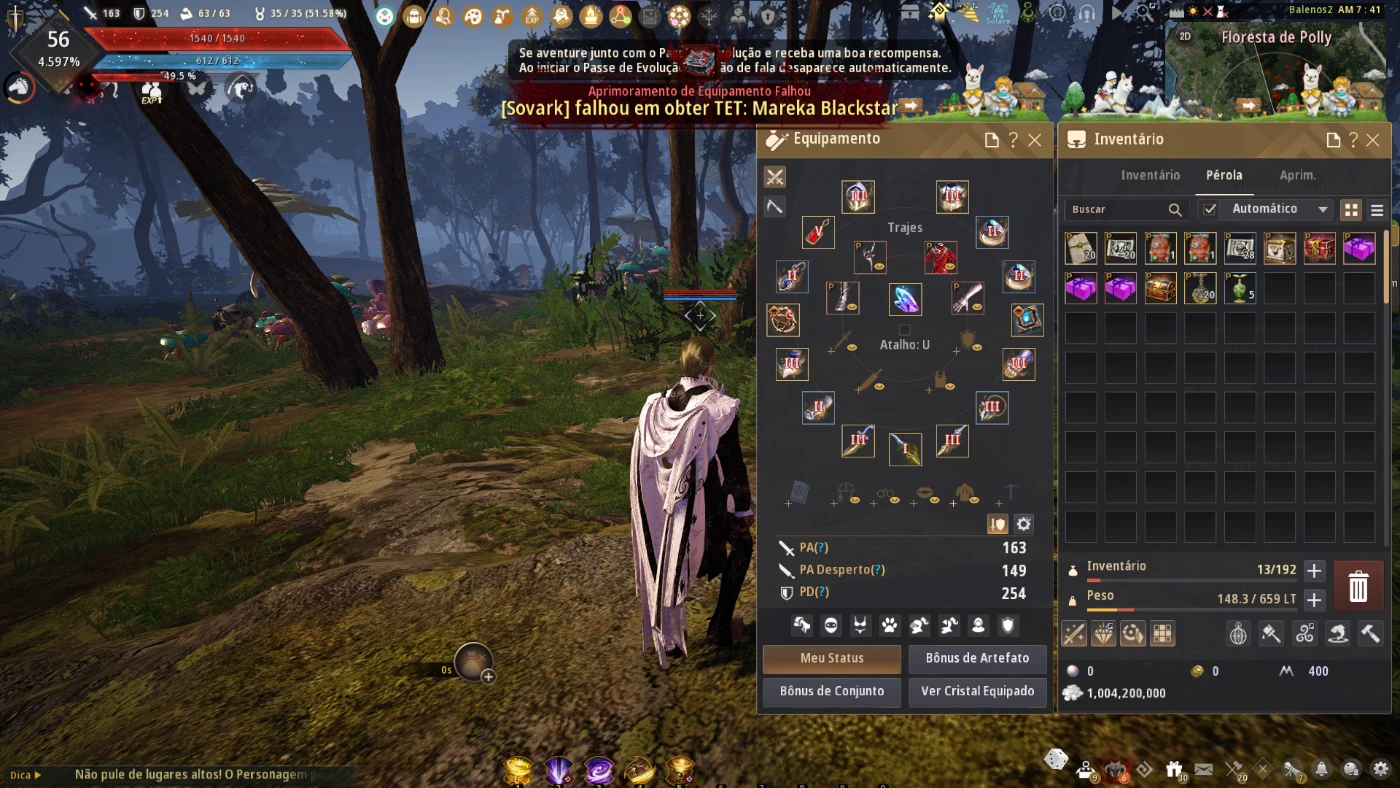1400x788 pixels.
Task: Show Bônus de Conjunto
Action: pos(832,691)
